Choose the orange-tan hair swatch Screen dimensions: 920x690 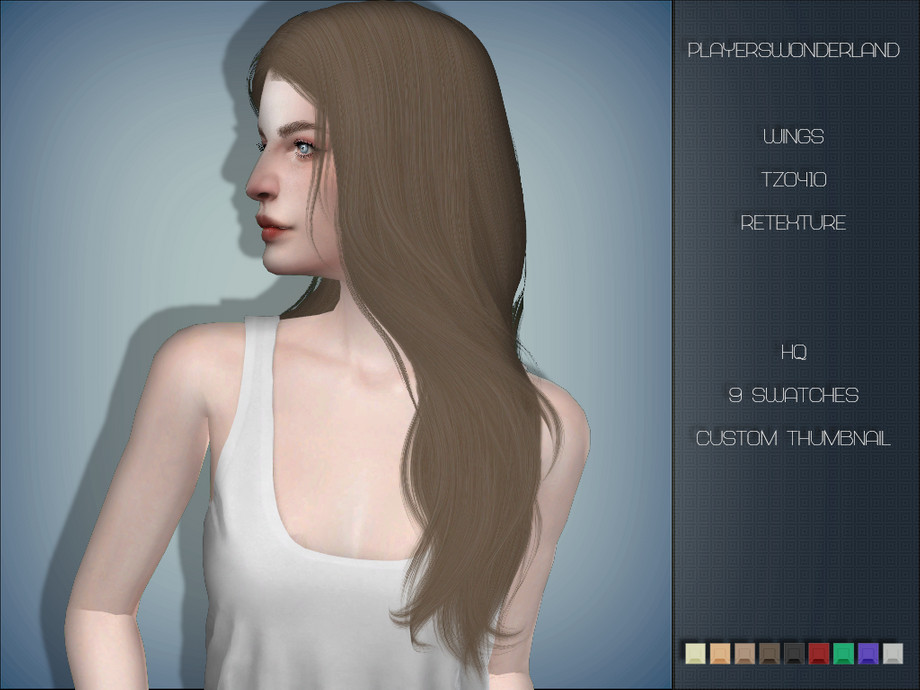point(720,653)
